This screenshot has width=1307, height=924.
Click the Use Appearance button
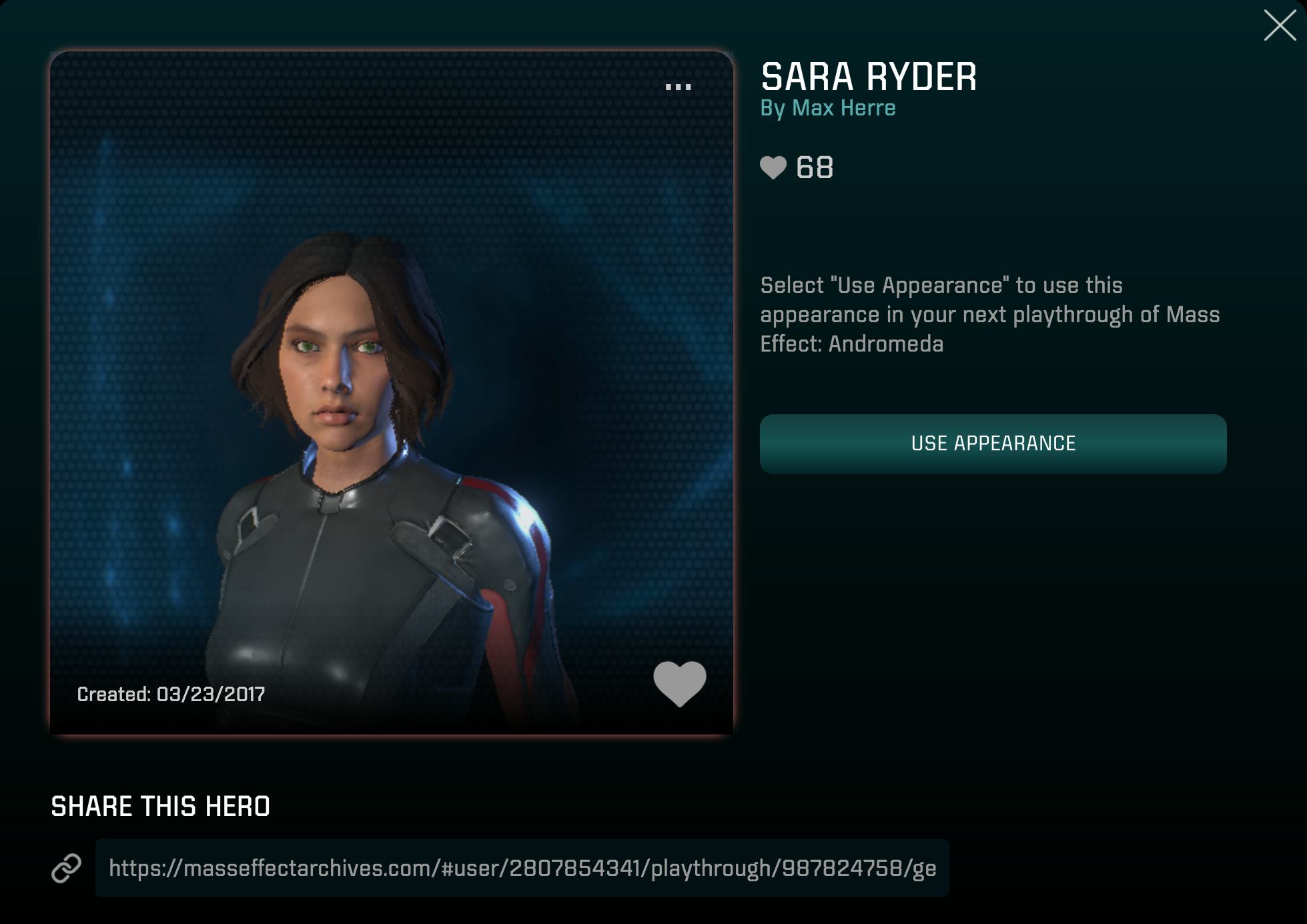(x=993, y=444)
